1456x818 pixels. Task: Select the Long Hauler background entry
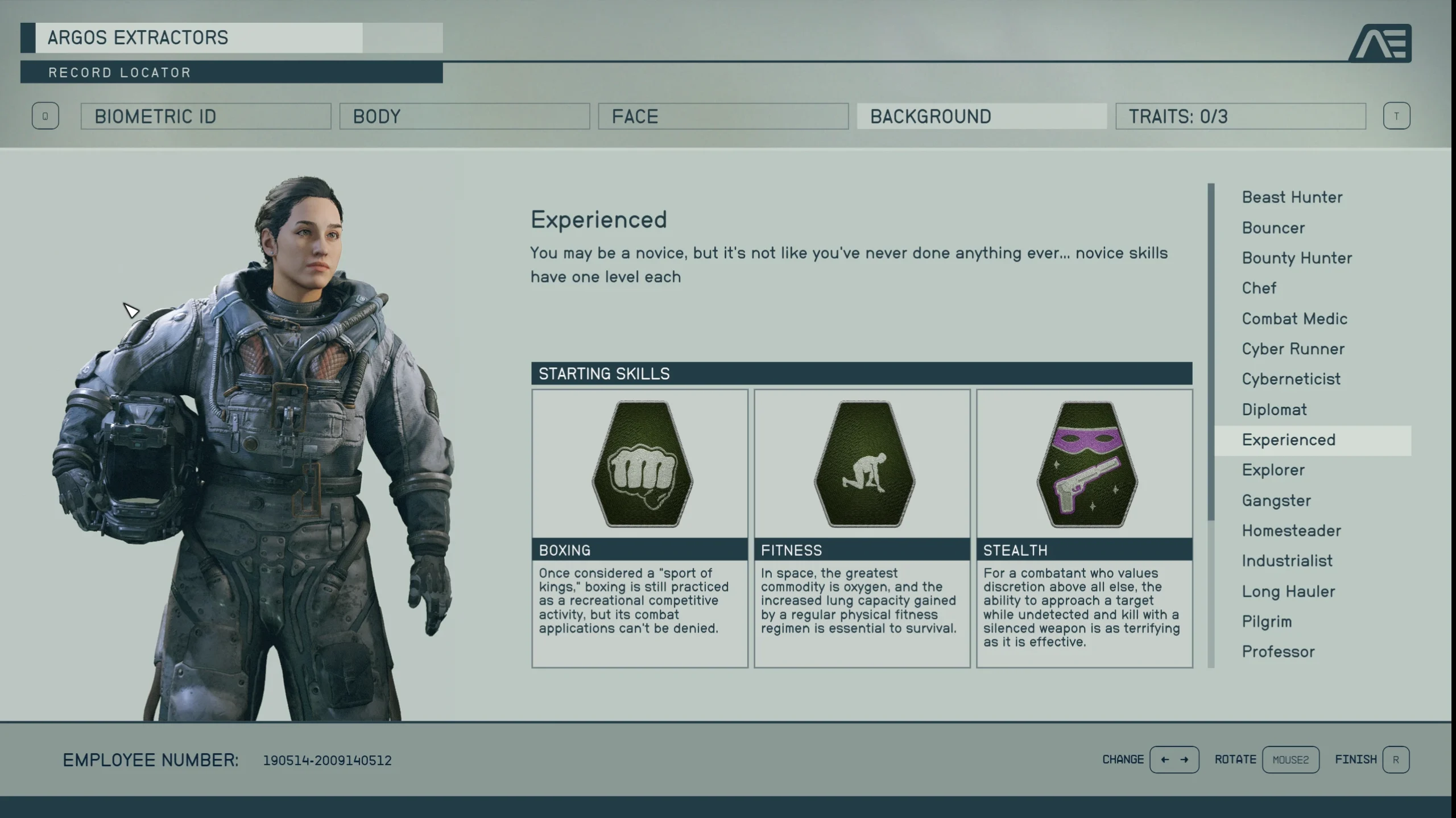point(1288,591)
